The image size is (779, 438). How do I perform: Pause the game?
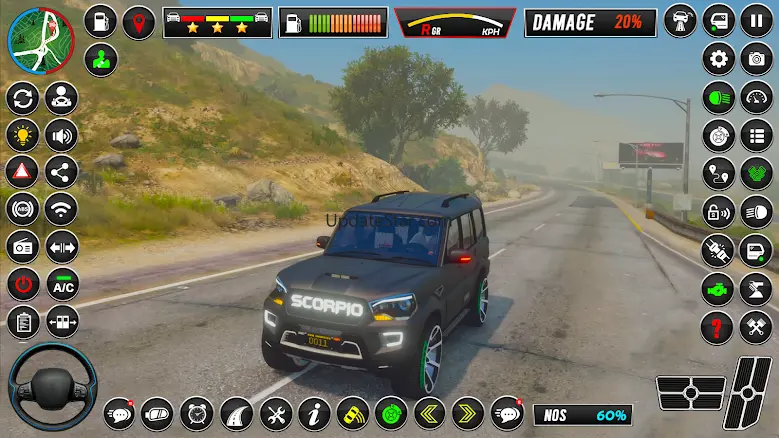pyautogui.click(x=756, y=21)
